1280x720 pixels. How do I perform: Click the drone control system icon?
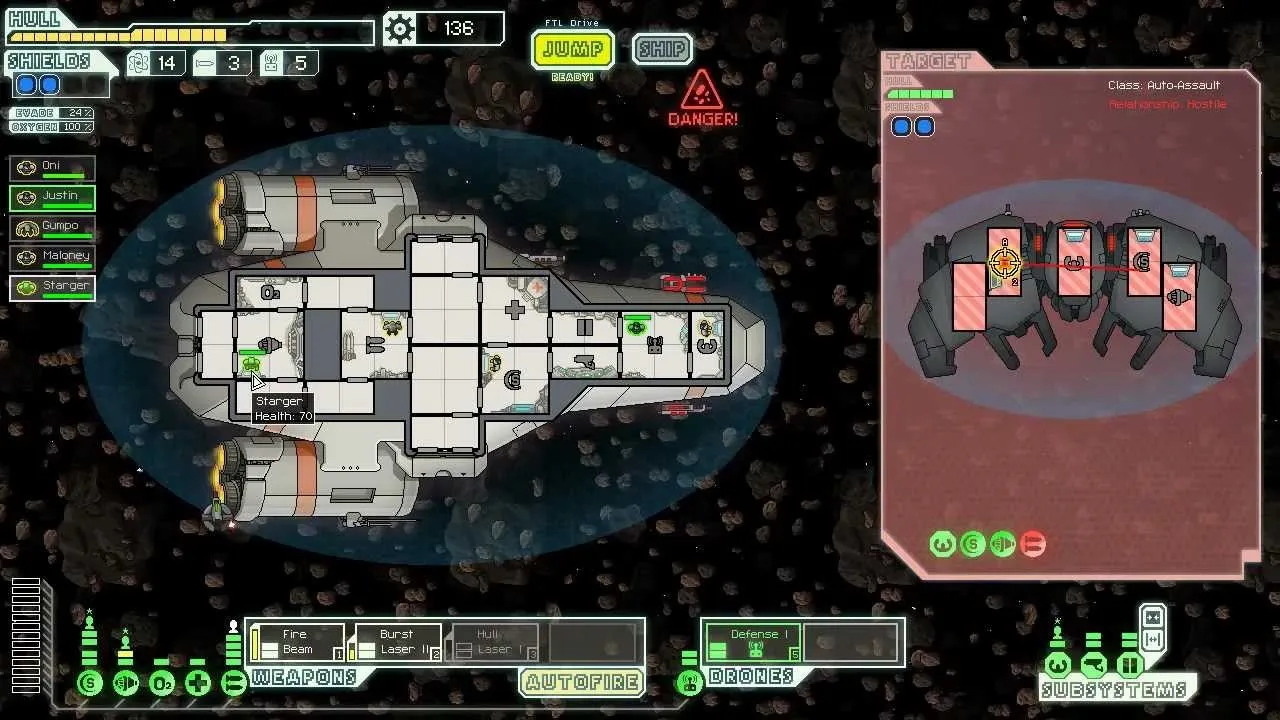(x=689, y=684)
